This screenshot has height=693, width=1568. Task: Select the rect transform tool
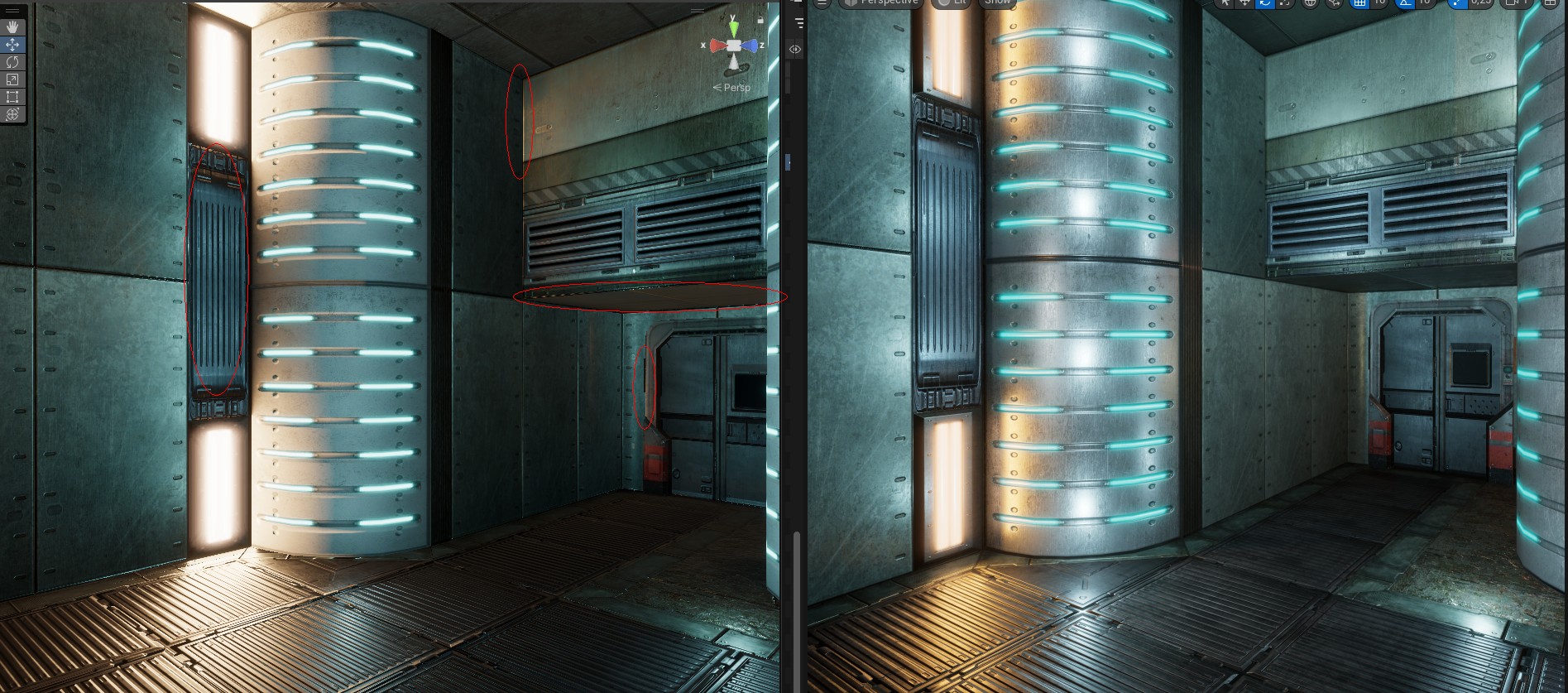coord(12,97)
